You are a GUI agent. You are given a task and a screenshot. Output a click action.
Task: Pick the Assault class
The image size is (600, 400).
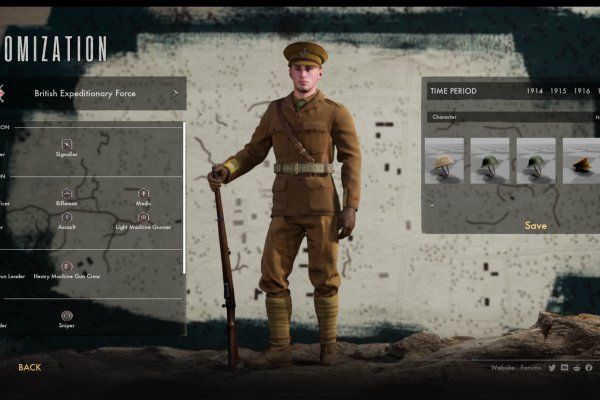coord(67,221)
